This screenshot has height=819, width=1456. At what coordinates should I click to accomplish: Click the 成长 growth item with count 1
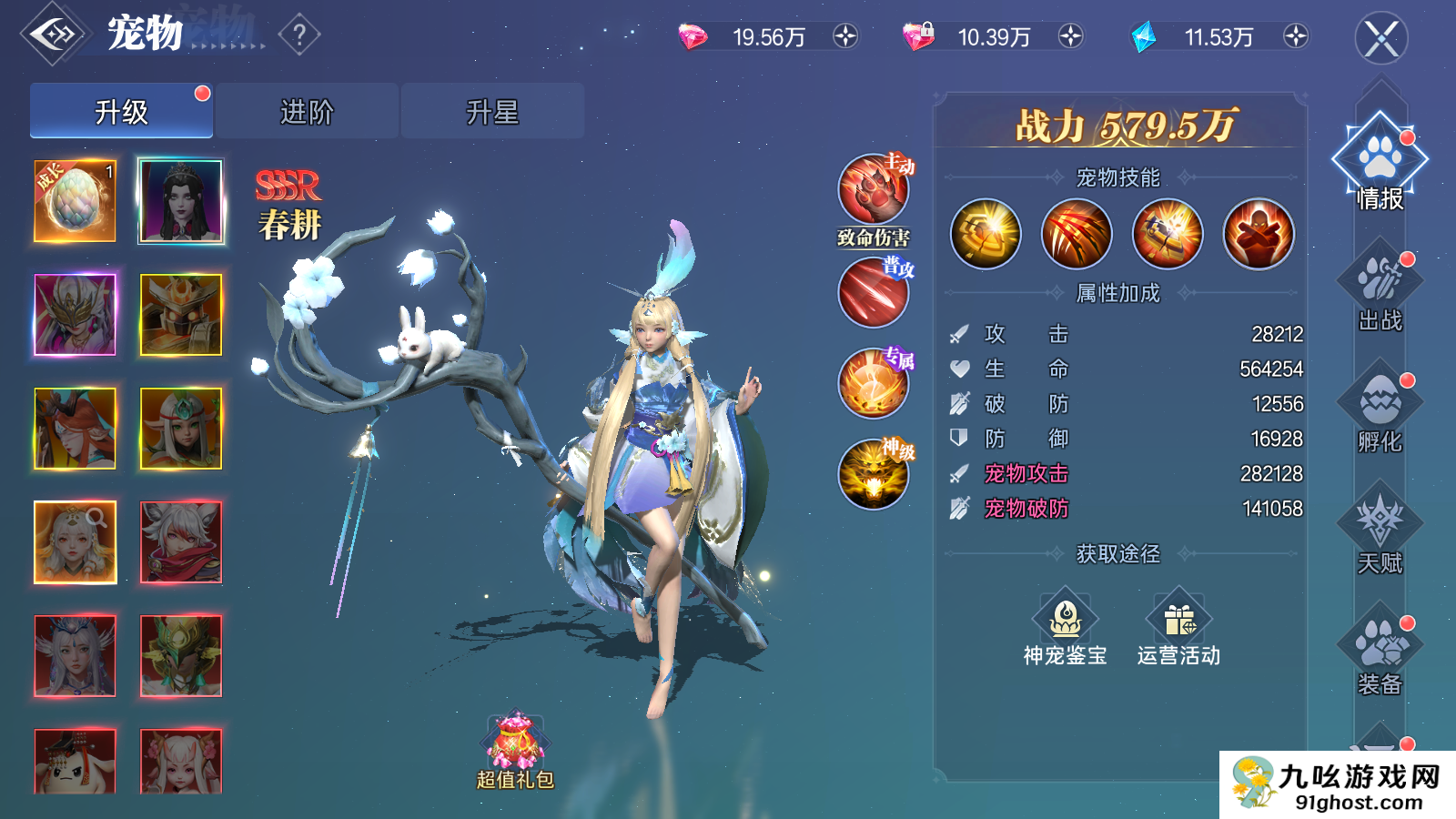point(73,202)
